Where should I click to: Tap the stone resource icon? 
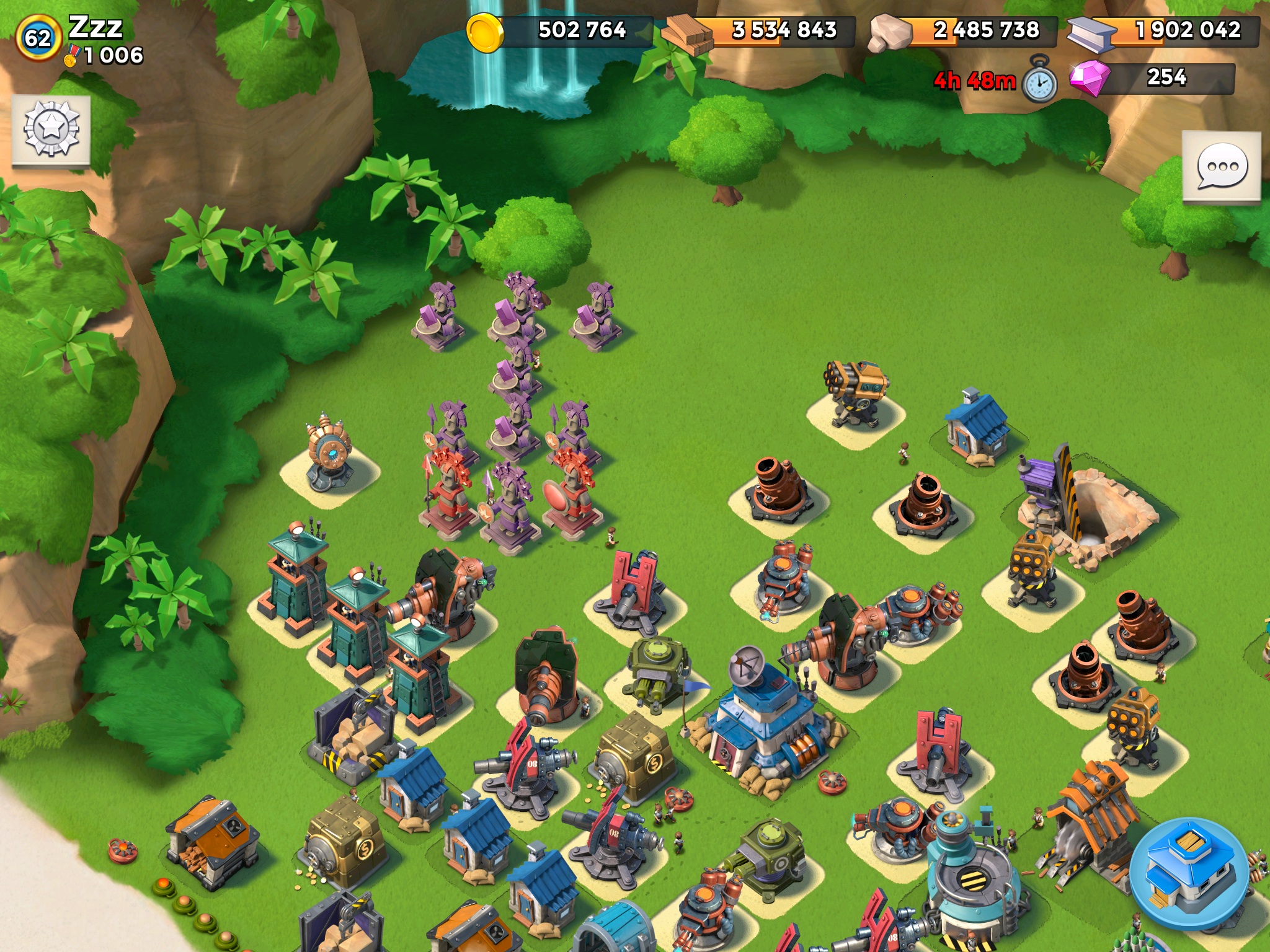tap(889, 34)
